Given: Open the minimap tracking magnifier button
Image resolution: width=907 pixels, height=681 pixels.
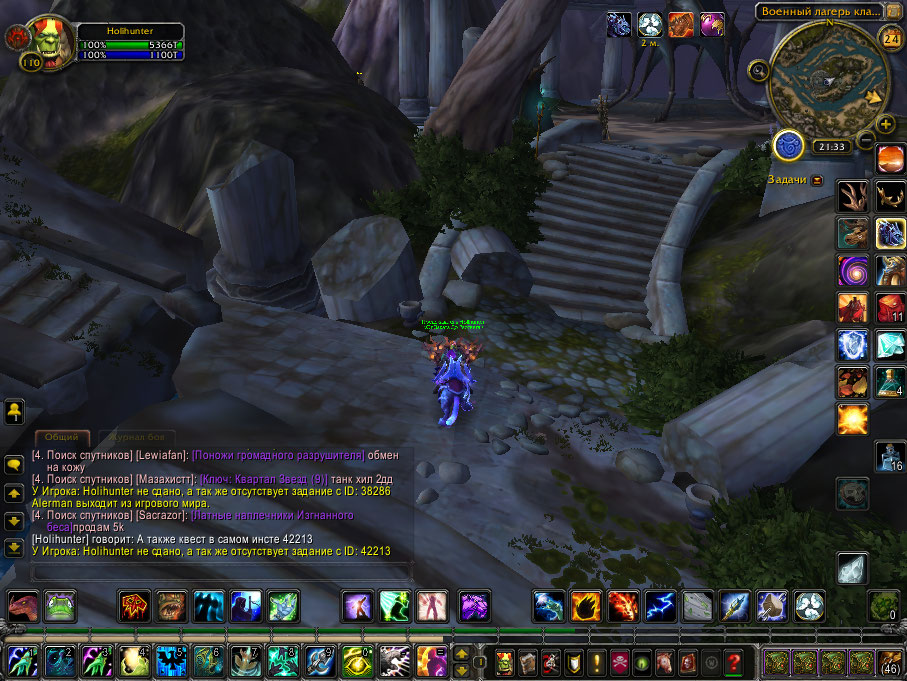Looking at the screenshot, I should coord(759,71).
